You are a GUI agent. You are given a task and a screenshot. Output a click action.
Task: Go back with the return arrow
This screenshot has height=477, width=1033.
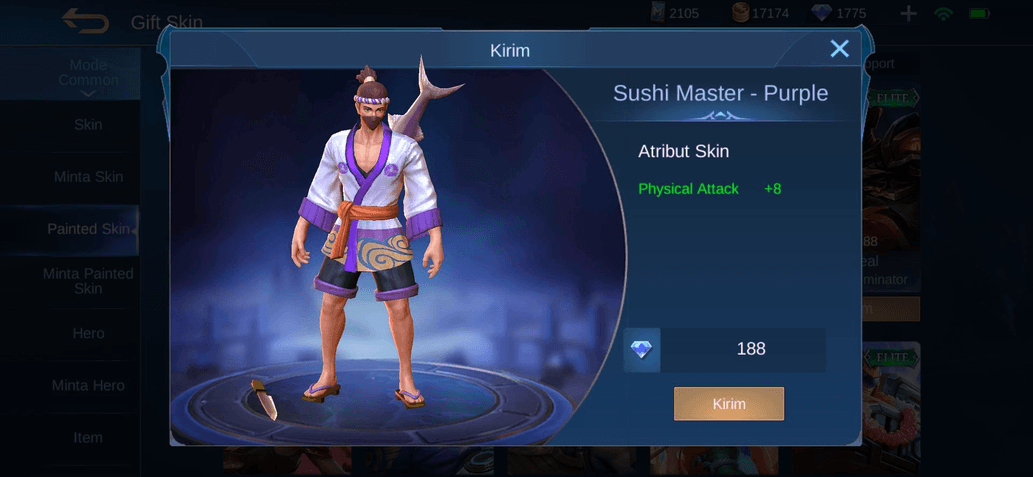coord(85,20)
